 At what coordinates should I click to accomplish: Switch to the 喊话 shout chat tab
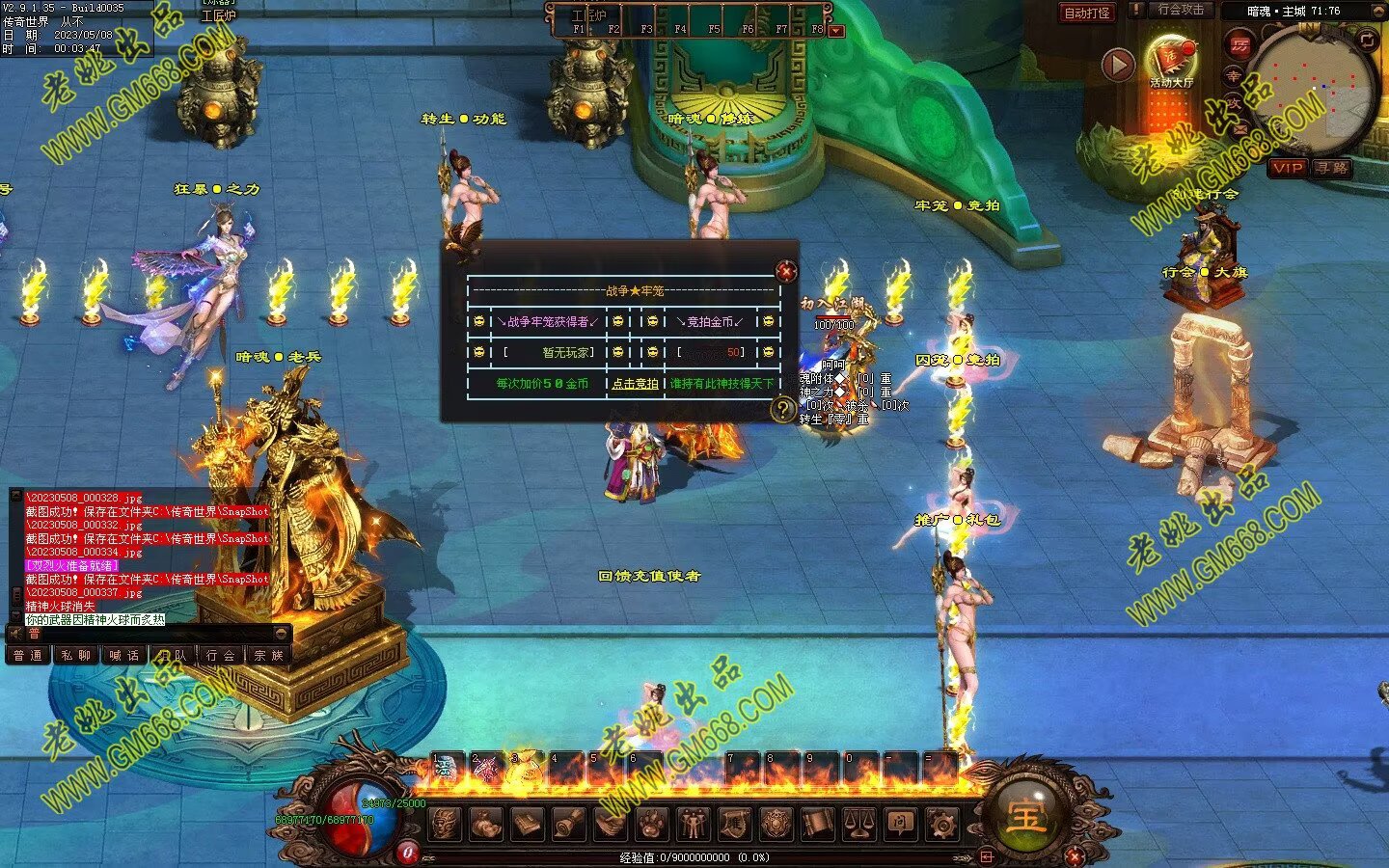[124, 655]
